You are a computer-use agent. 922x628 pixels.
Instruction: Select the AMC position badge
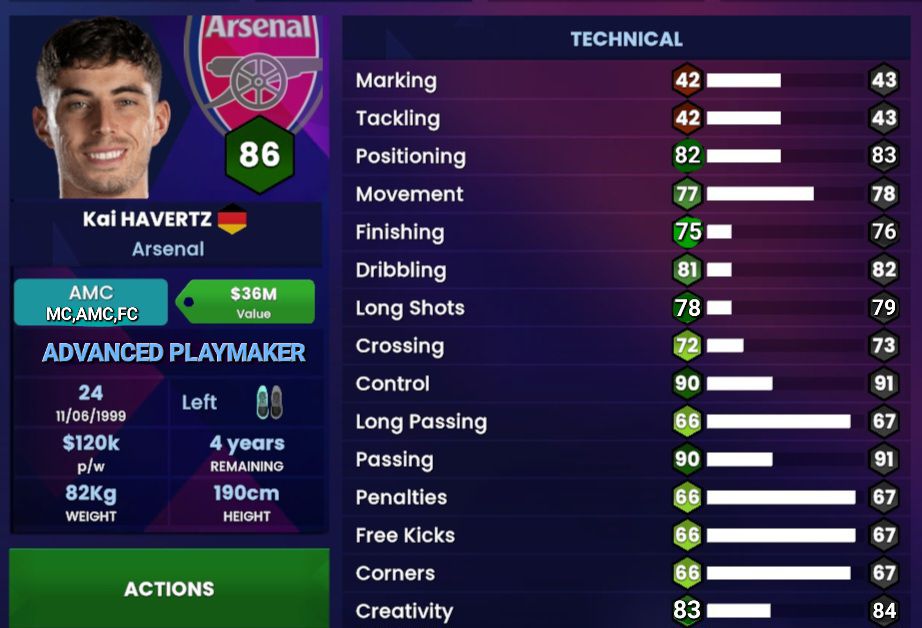pyautogui.click(x=91, y=302)
